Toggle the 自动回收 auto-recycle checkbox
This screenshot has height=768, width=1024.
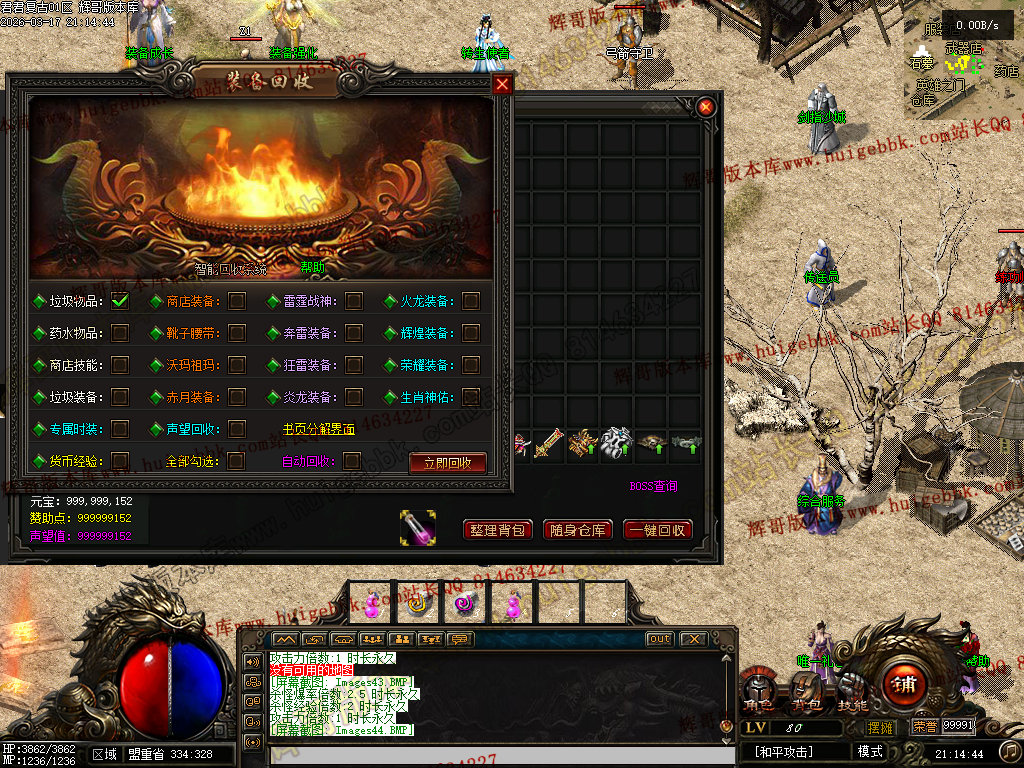point(352,461)
